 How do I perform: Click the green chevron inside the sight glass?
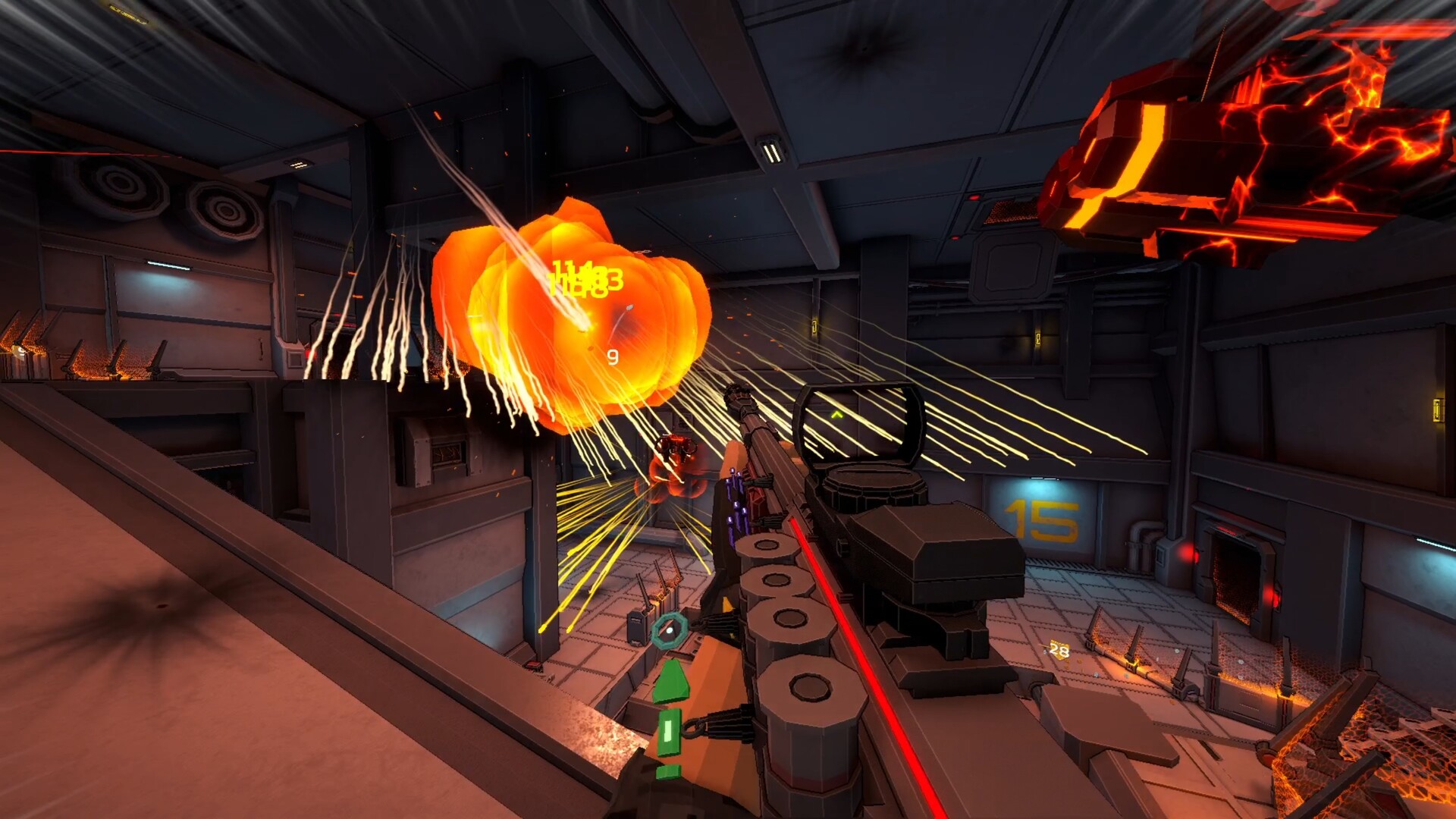[x=838, y=416]
